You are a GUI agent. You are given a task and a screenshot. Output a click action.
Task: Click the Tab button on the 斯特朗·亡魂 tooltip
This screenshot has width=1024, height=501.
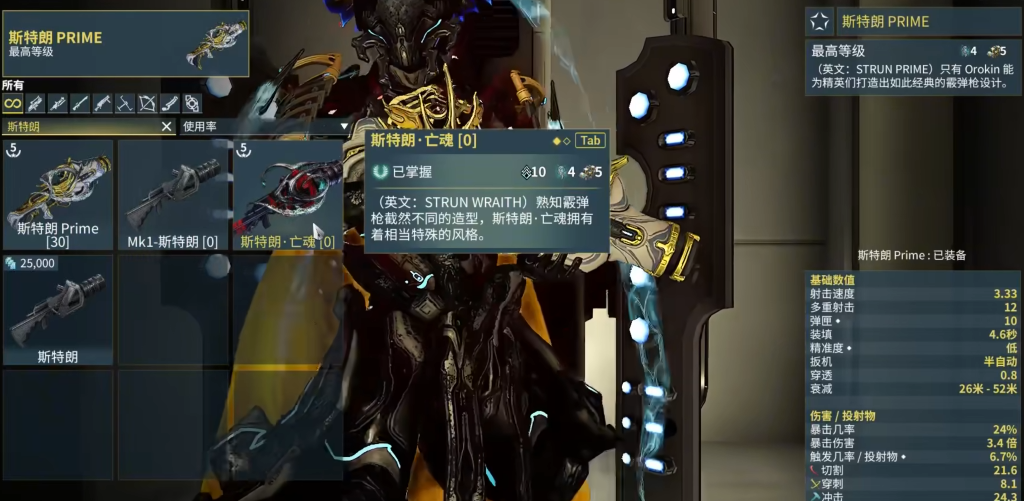coord(590,140)
